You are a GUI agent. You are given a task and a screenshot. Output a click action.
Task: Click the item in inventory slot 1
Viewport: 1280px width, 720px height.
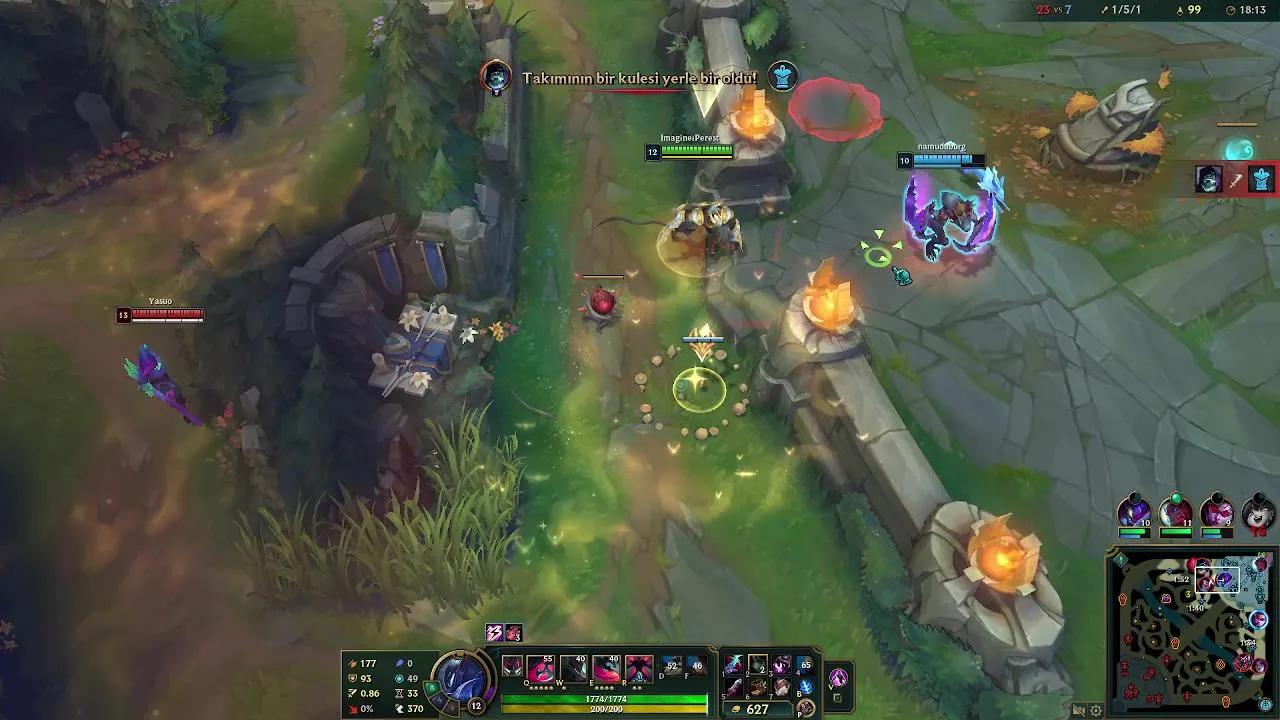pos(732,666)
